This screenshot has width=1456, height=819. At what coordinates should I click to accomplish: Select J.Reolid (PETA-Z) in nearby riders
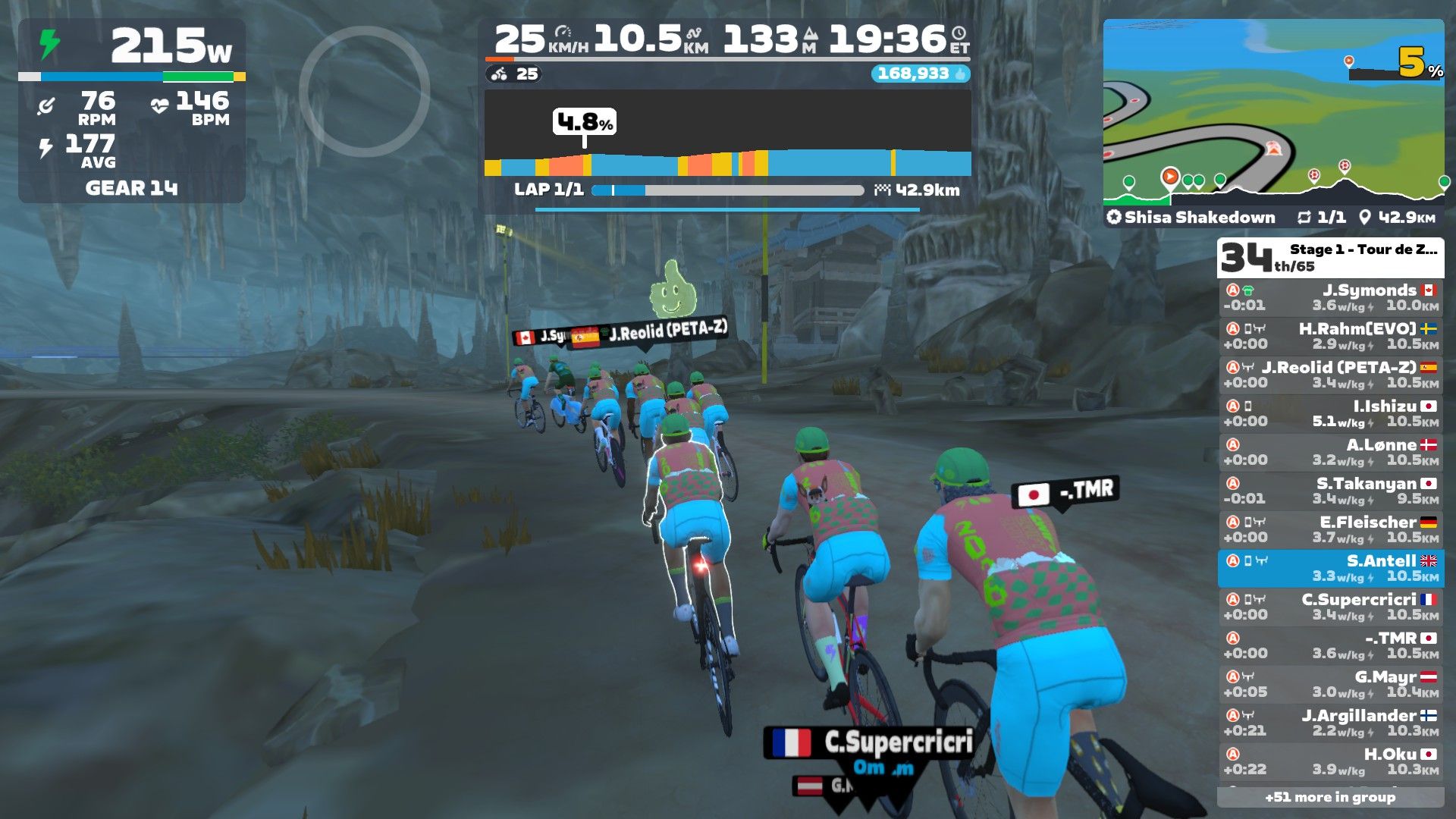pyautogui.click(x=1331, y=375)
